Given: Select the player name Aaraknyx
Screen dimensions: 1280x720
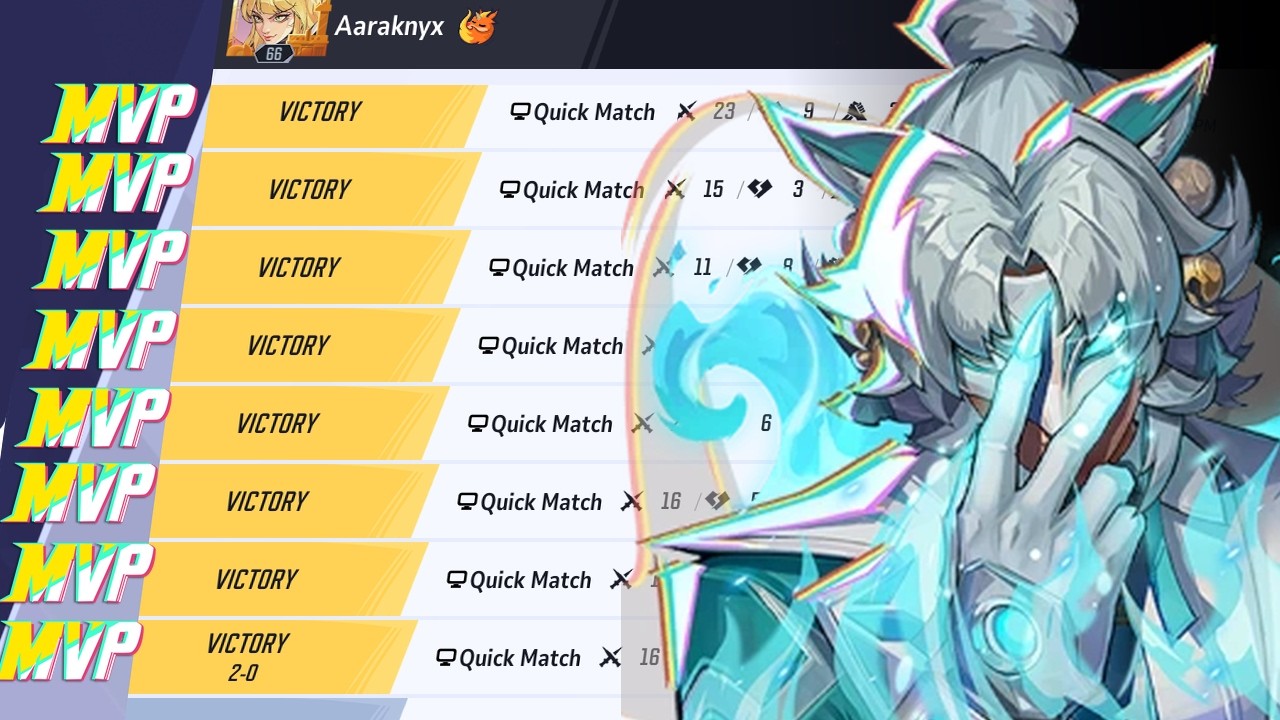Looking at the screenshot, I should pos(389,27).
